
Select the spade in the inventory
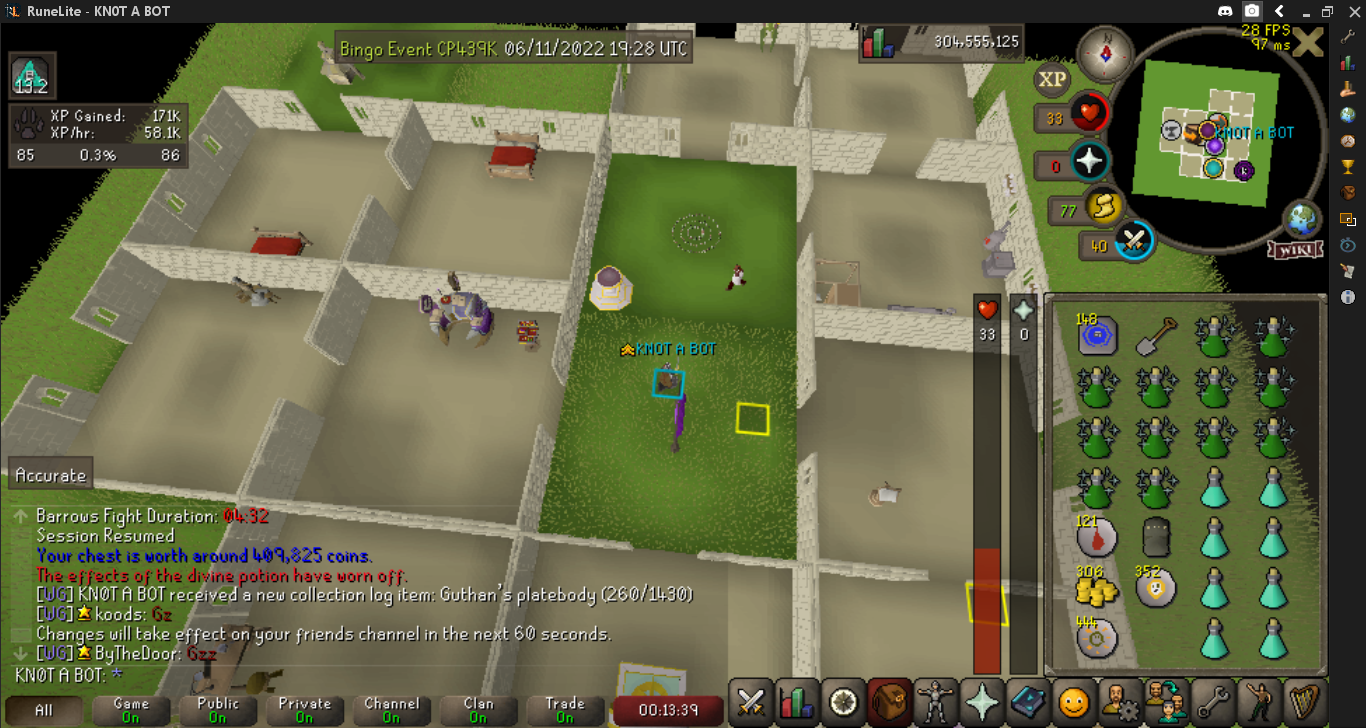tap(1155, 337)
